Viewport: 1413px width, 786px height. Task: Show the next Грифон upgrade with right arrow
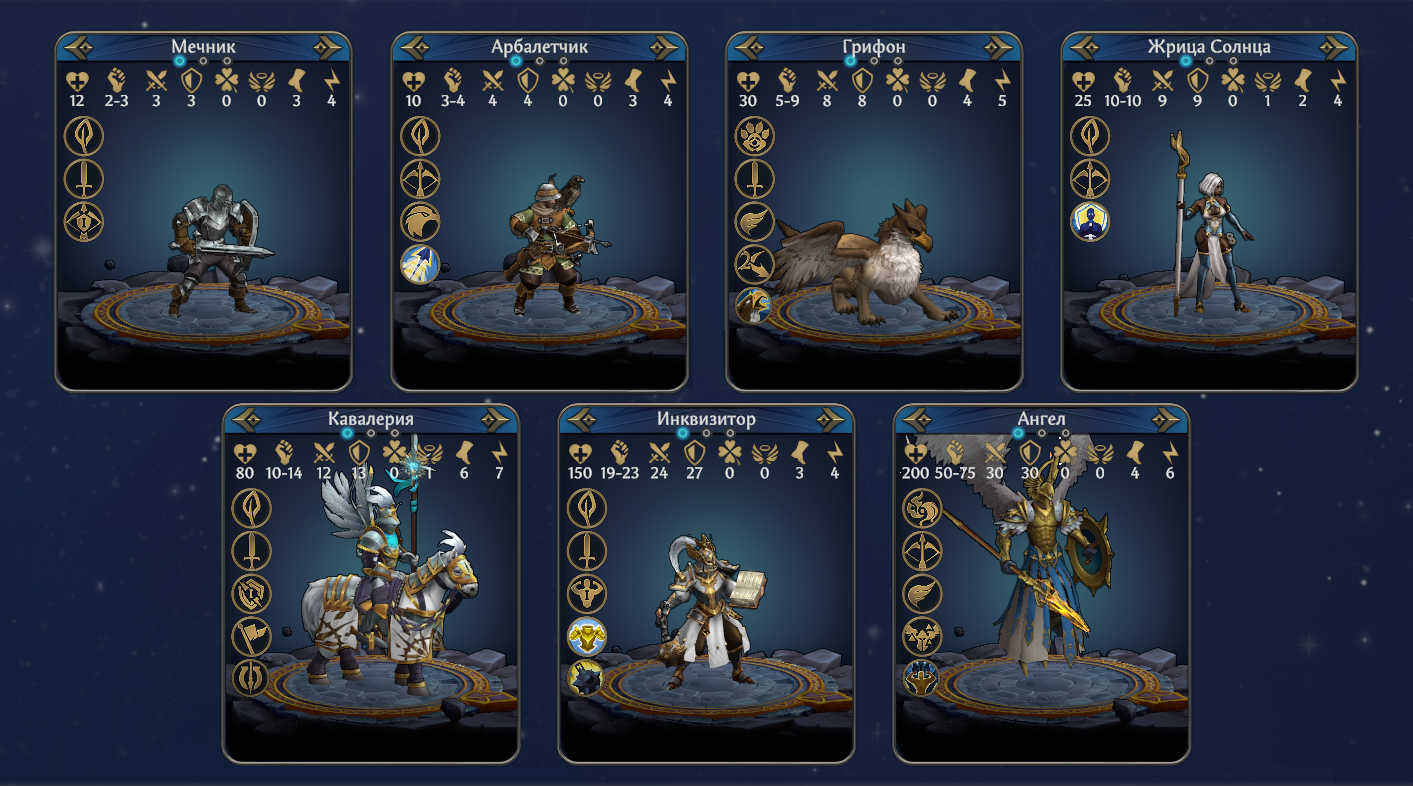pyautogui.click(x=999, y=47)
